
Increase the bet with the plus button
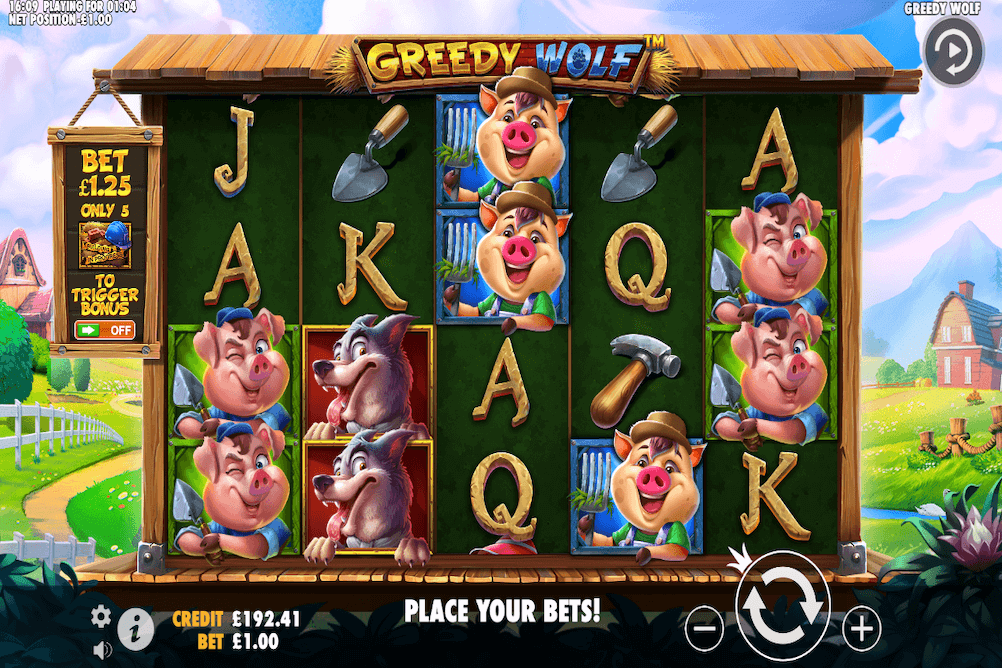[x=861, y=629]
